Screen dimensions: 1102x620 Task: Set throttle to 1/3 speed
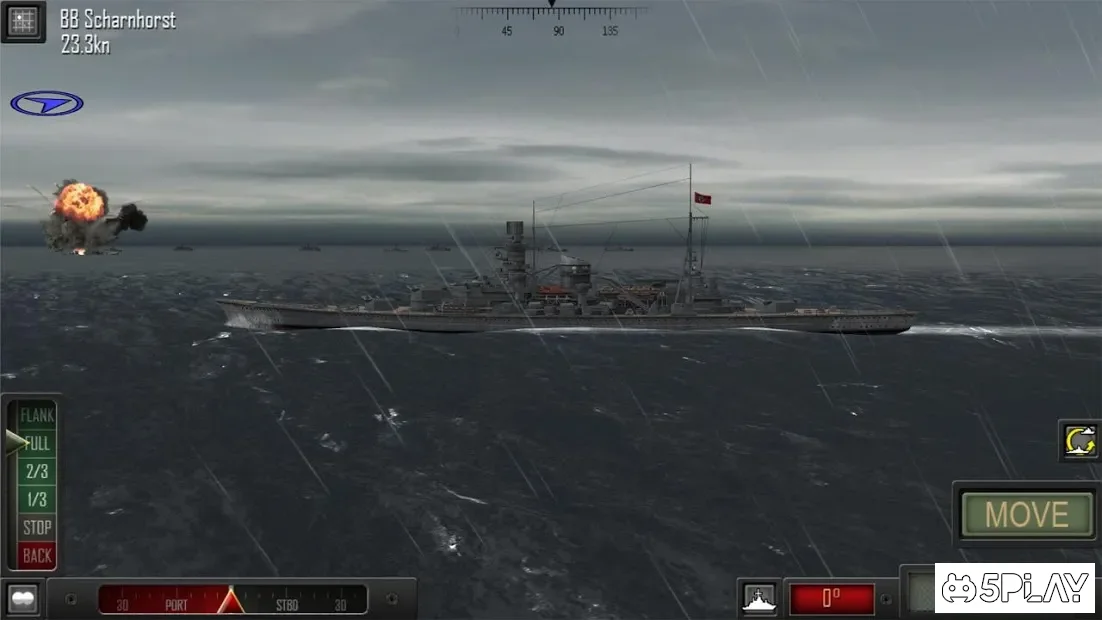click(37, 499)
